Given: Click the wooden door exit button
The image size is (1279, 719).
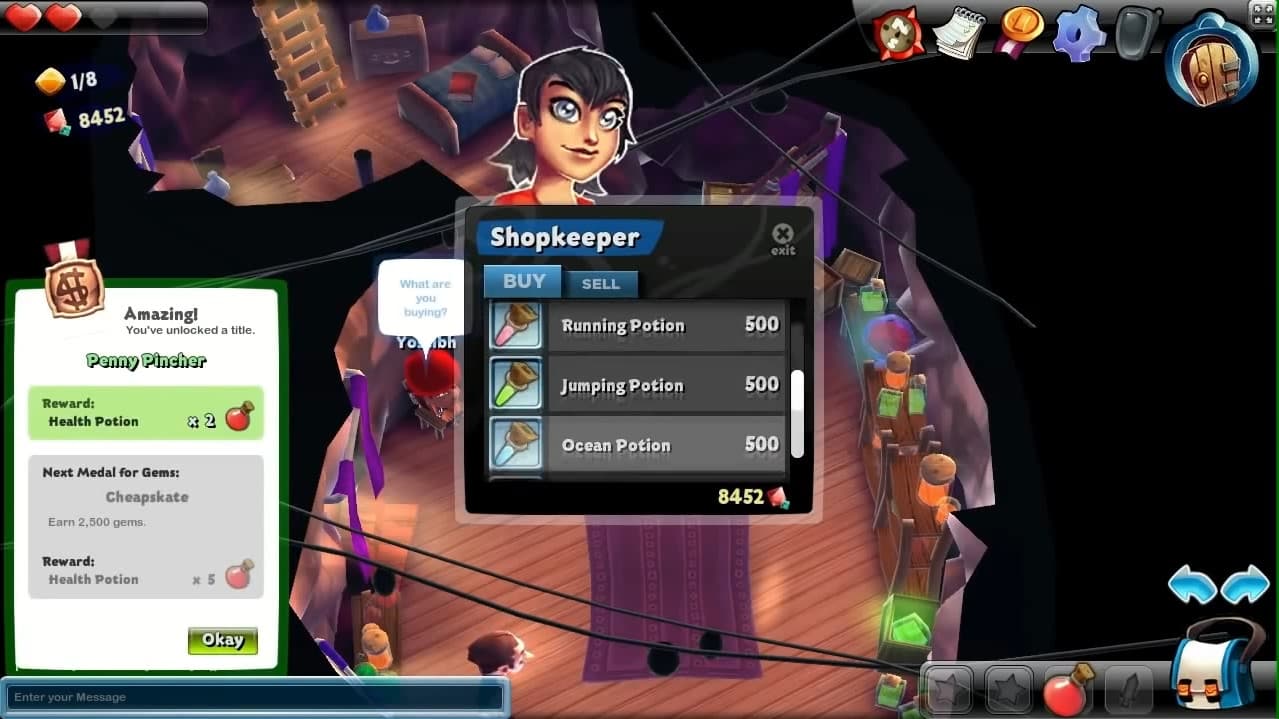Looking at the screenshot, I should coord(1211,58).
